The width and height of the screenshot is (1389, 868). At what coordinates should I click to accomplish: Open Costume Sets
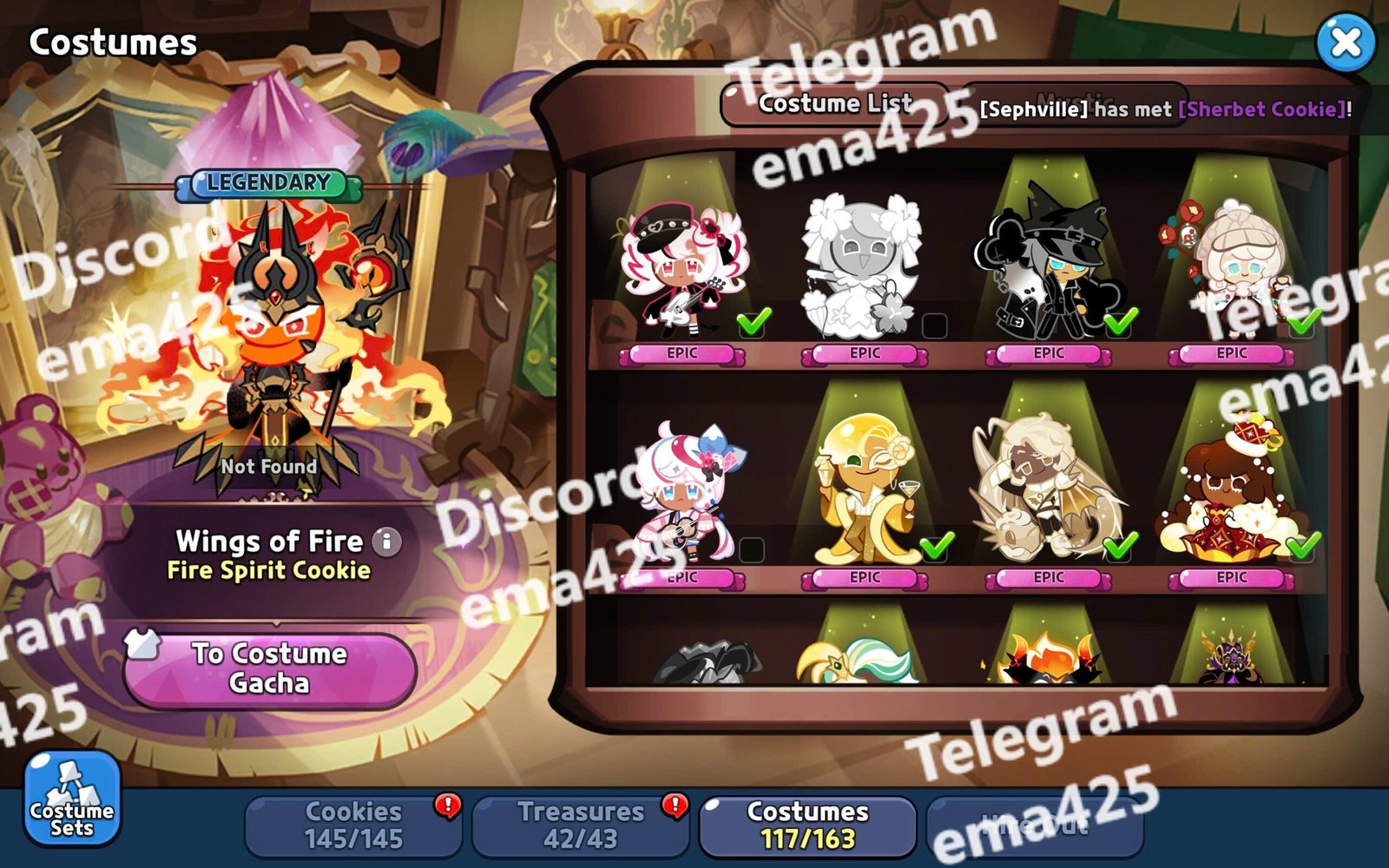pos(72,799)
